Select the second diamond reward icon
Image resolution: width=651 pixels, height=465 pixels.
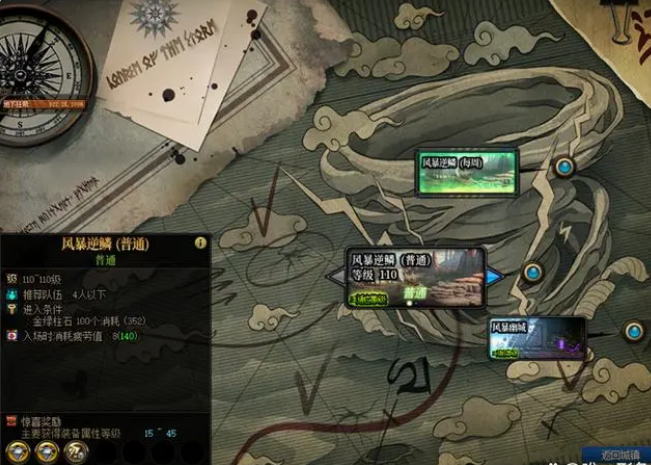pos(46,451)
